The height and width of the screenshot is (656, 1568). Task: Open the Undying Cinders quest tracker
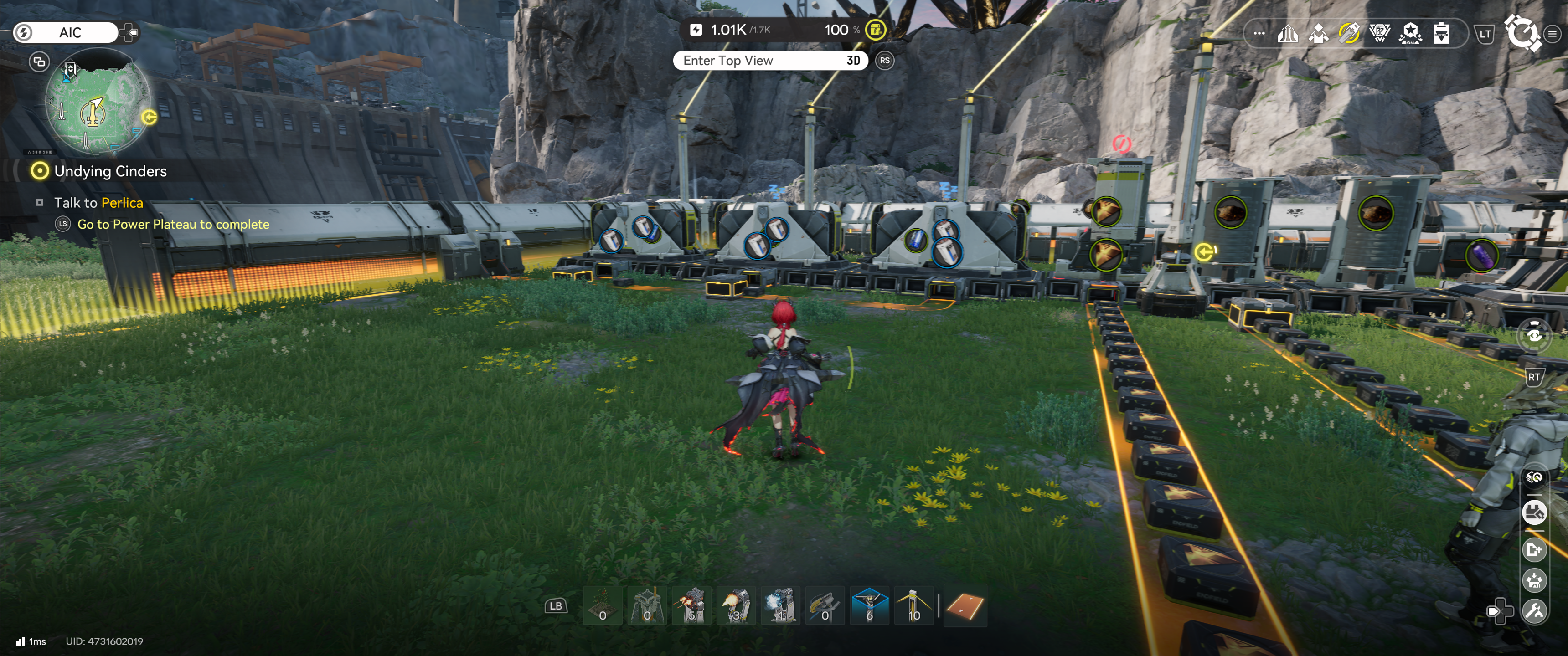pos(109,172)
